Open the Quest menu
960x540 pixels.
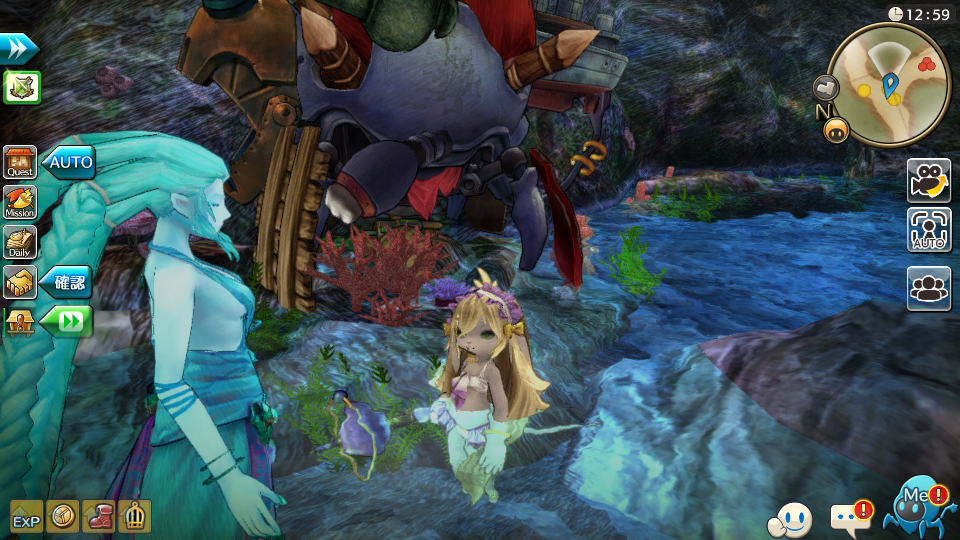pyautogui.click(x=20, y=162)
